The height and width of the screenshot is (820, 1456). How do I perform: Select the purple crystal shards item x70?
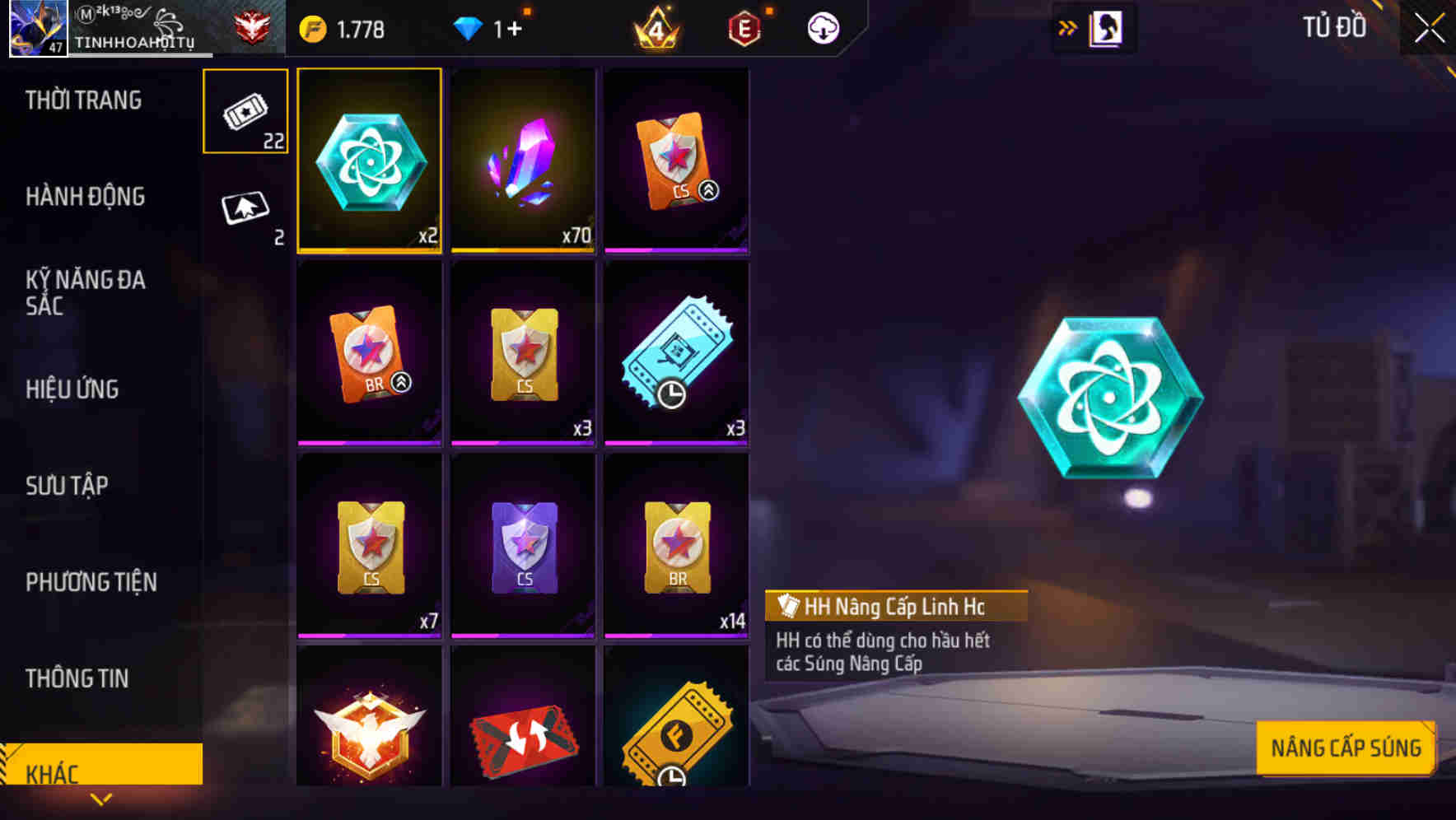(x=522, y=161)
